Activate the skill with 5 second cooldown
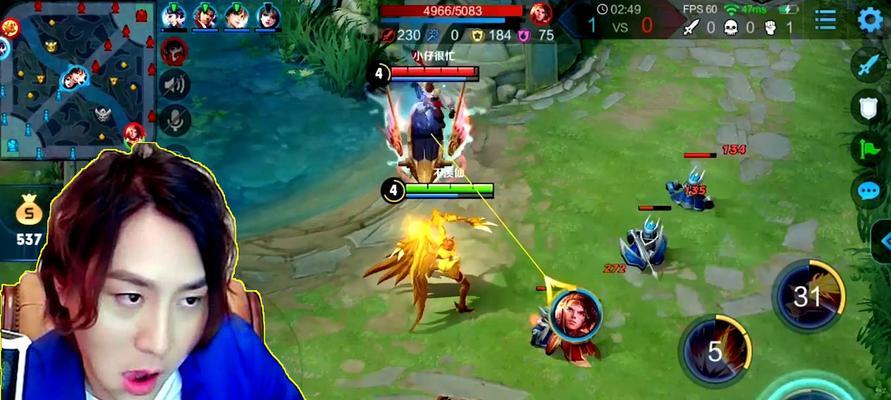Viewport: 891px width, 400px height. tap(716, 351)
